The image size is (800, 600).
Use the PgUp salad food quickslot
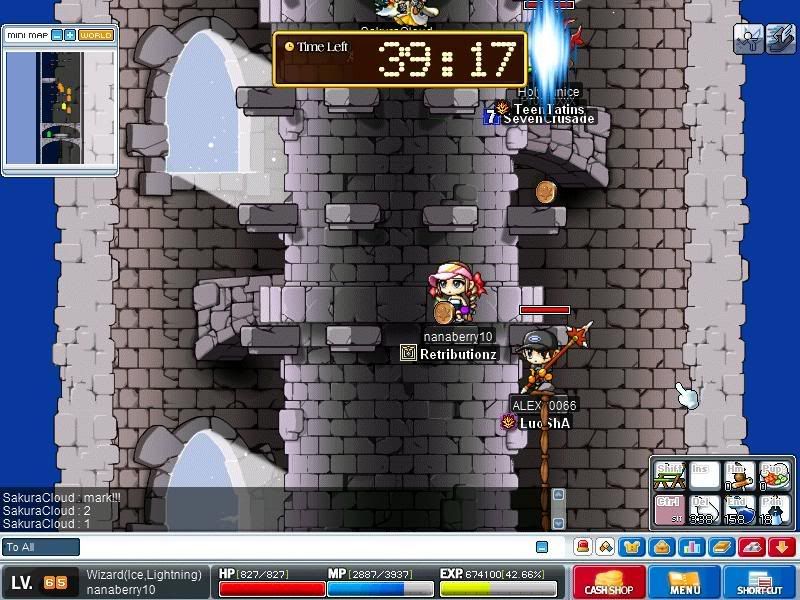(772, 474)
